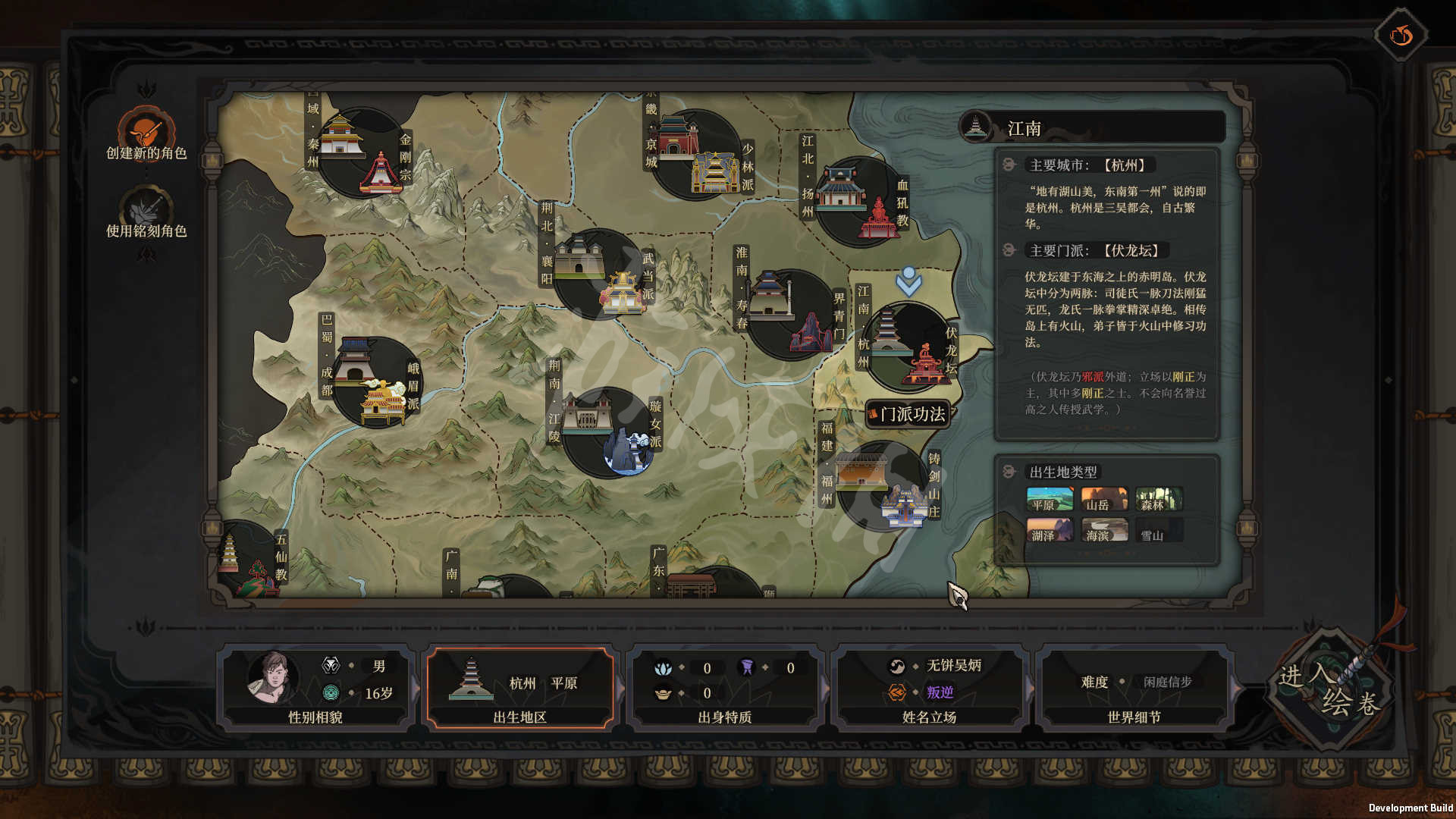
Task: Open the 出身特质 traits tab
Action: [x=725, y=688]
